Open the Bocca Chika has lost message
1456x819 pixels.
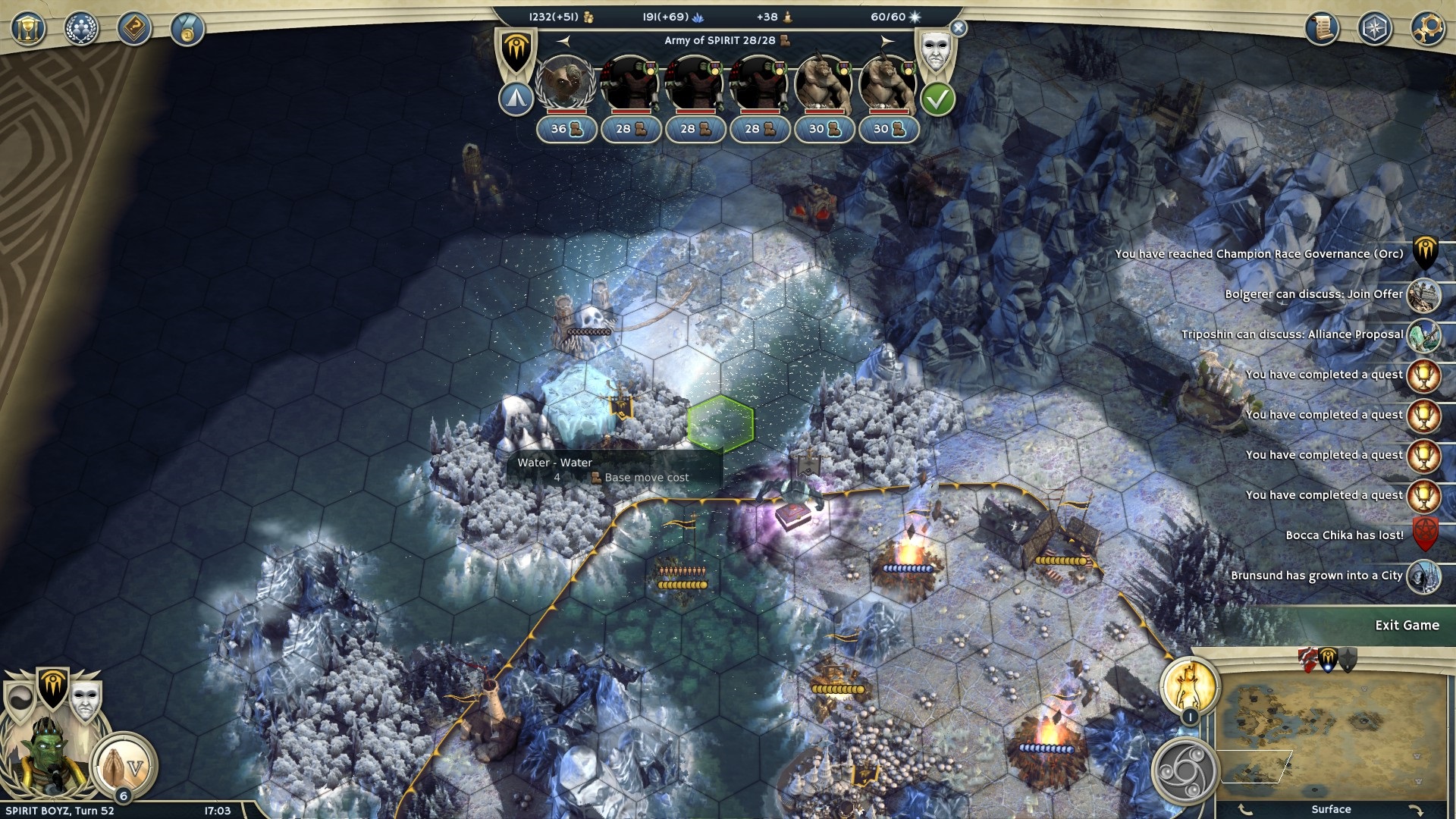[1424, 535]
